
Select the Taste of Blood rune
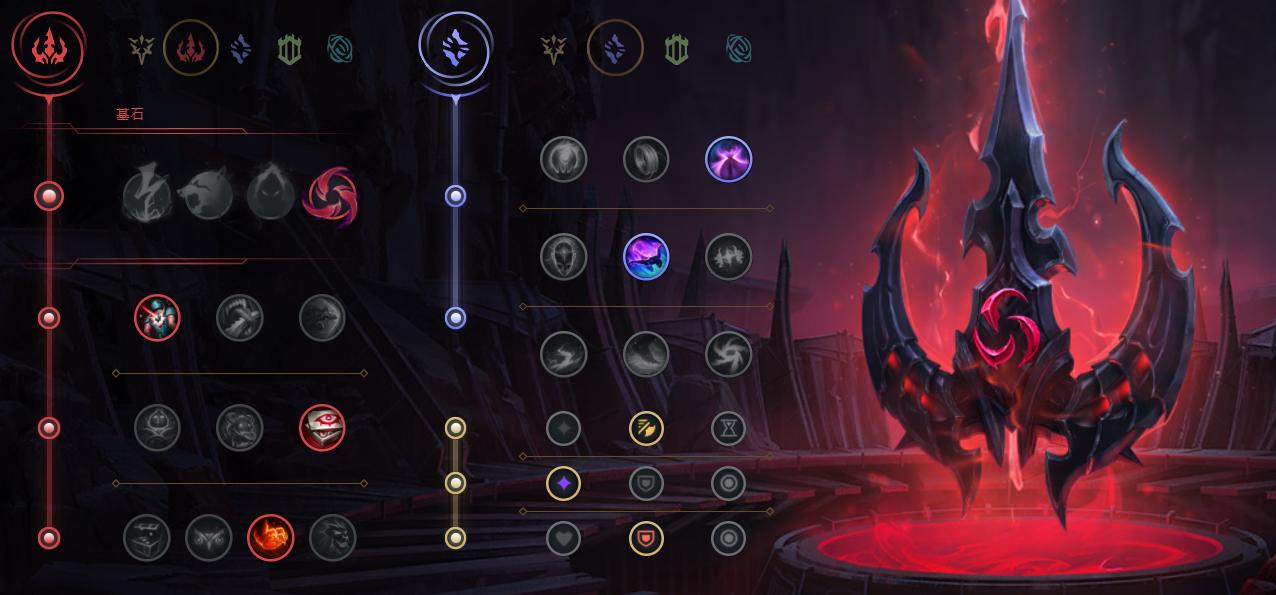point(240,318)
